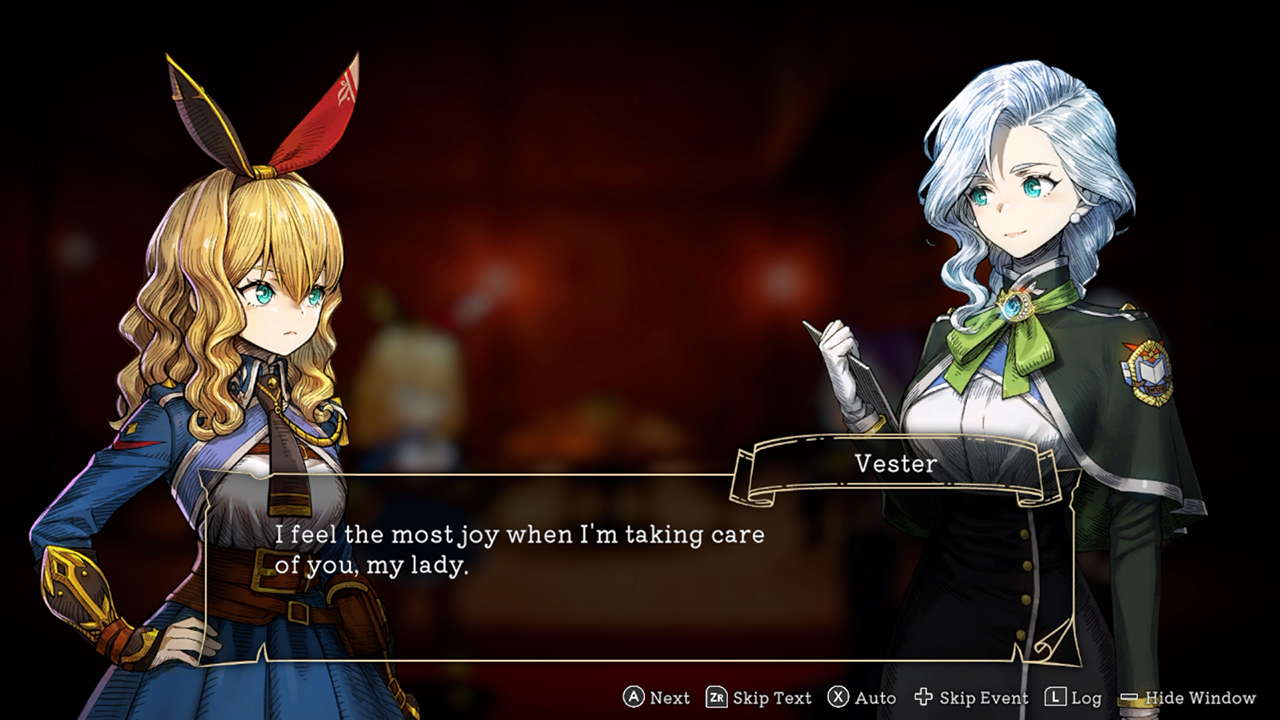Click the L button icon to open Log

[x=1057, y=697]
